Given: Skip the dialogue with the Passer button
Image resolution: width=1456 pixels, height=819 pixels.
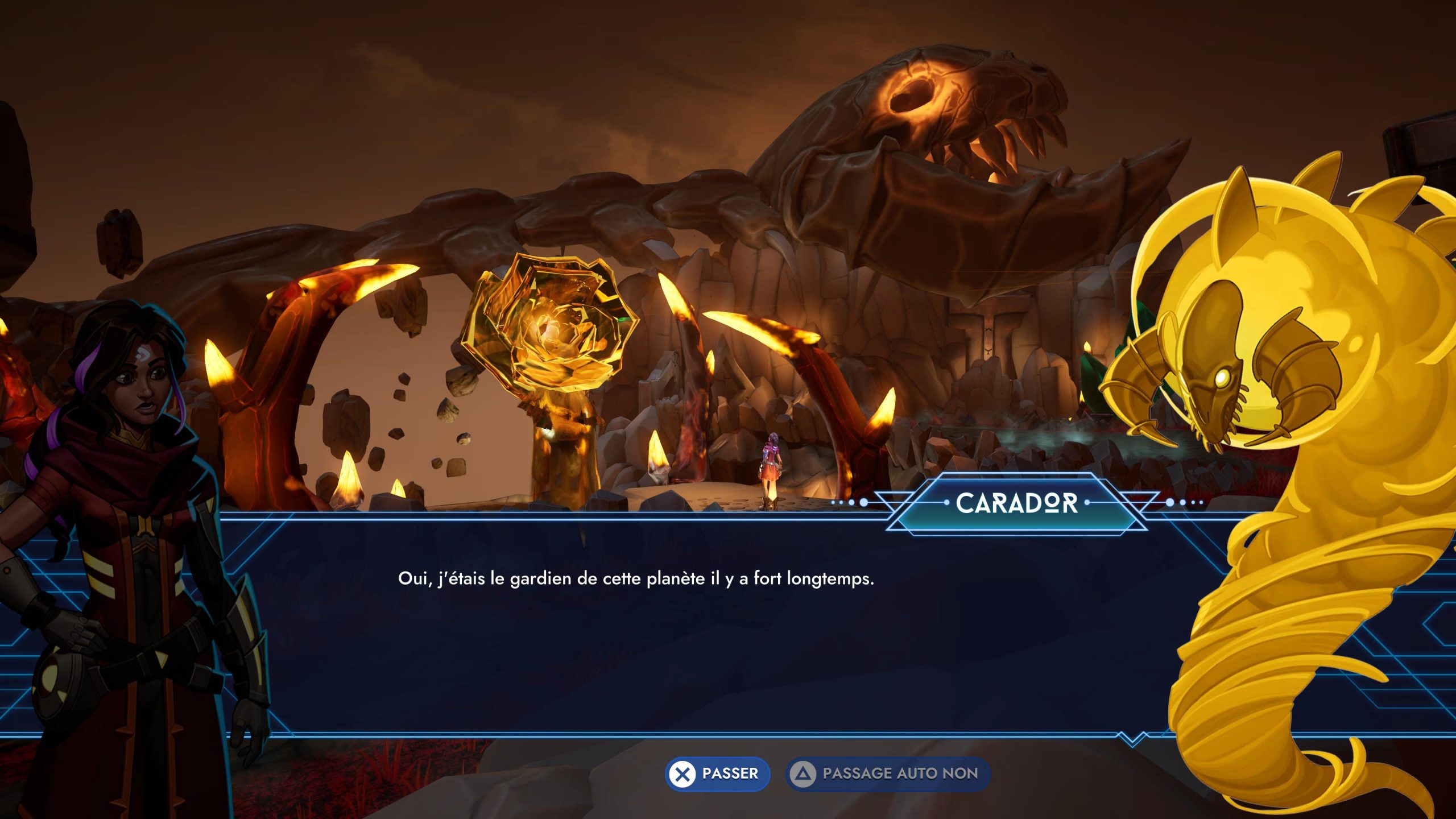Looking at the screenshot, I should pyautogui.click(x=717, y=773).
